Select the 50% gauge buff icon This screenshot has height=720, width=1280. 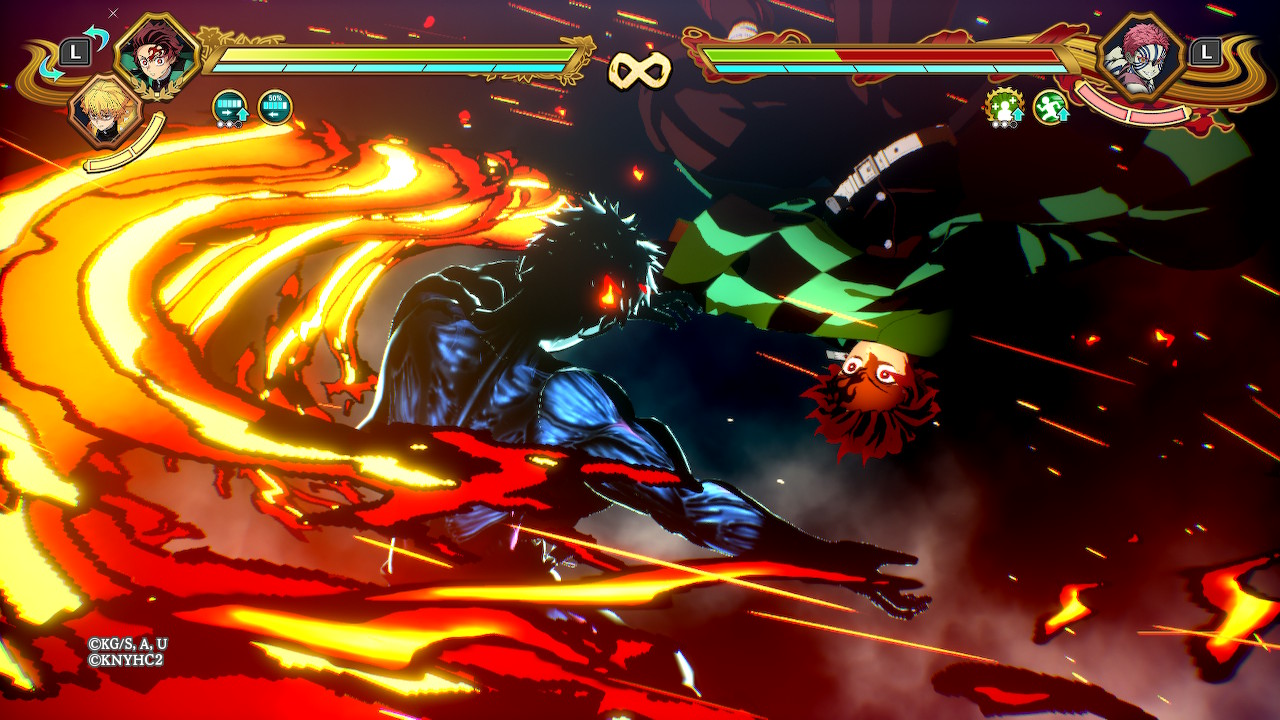coord(275,107)
